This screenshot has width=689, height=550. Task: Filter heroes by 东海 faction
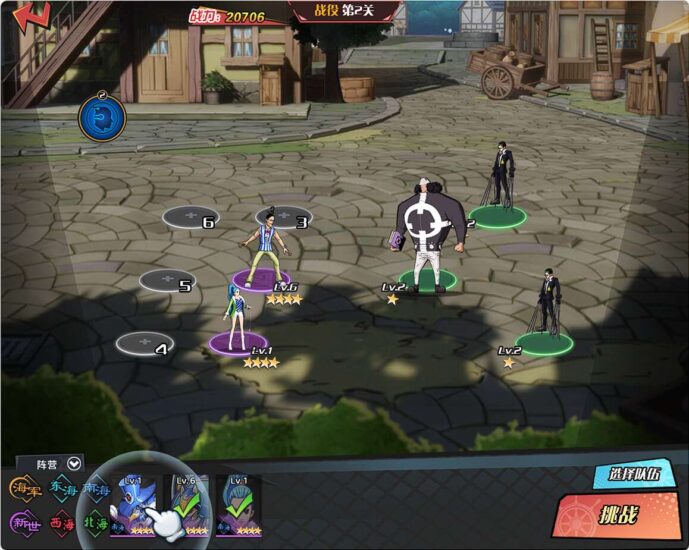click(62, 488)
